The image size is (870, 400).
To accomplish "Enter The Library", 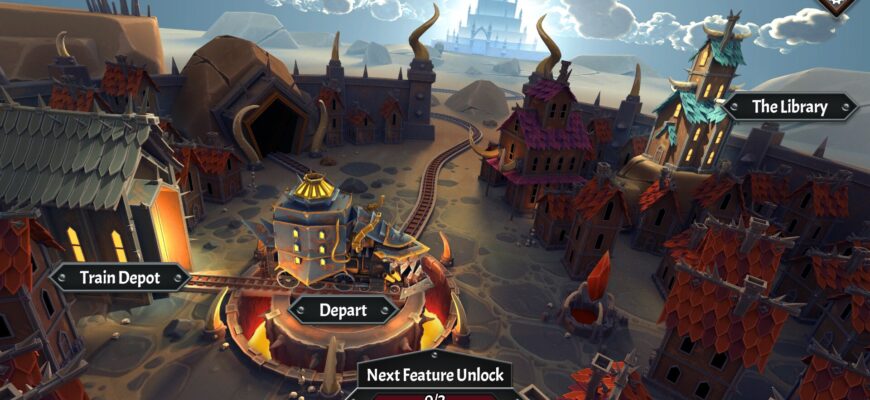I will (x=790, y=107).
